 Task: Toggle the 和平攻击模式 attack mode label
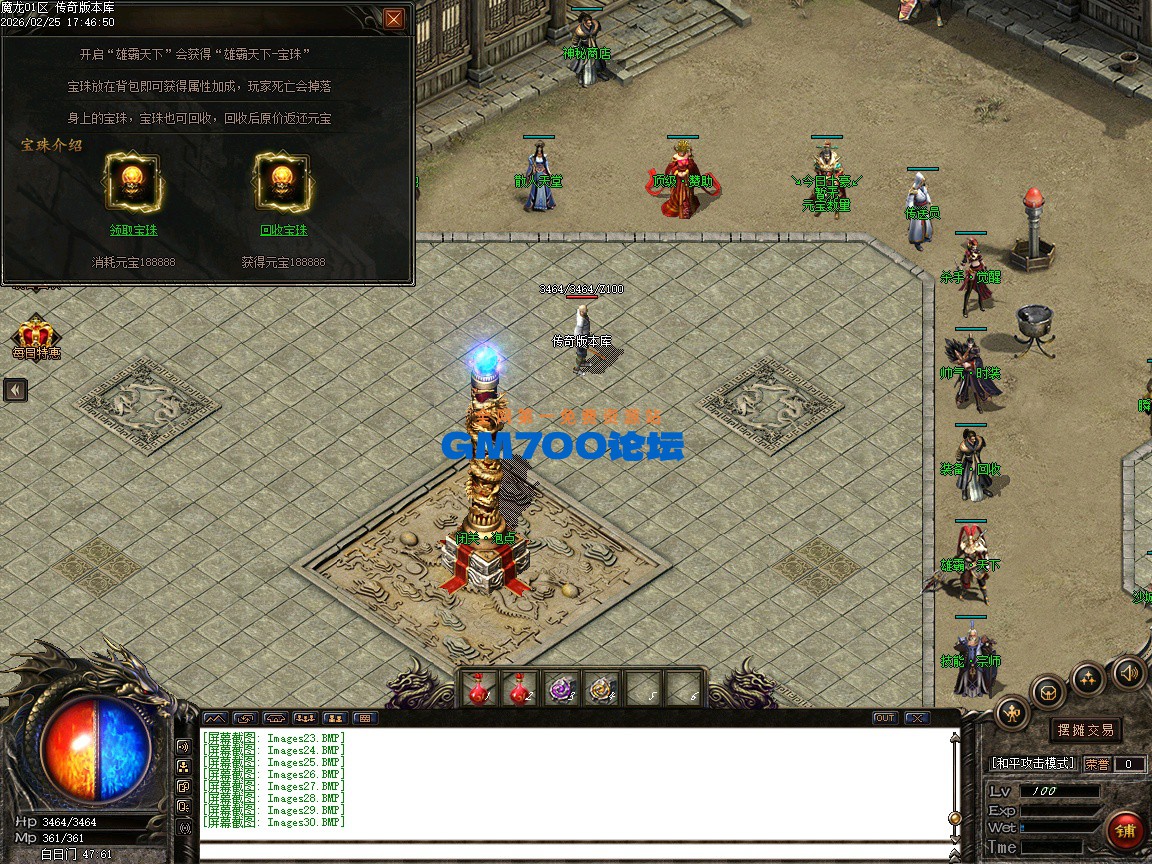1033,764
